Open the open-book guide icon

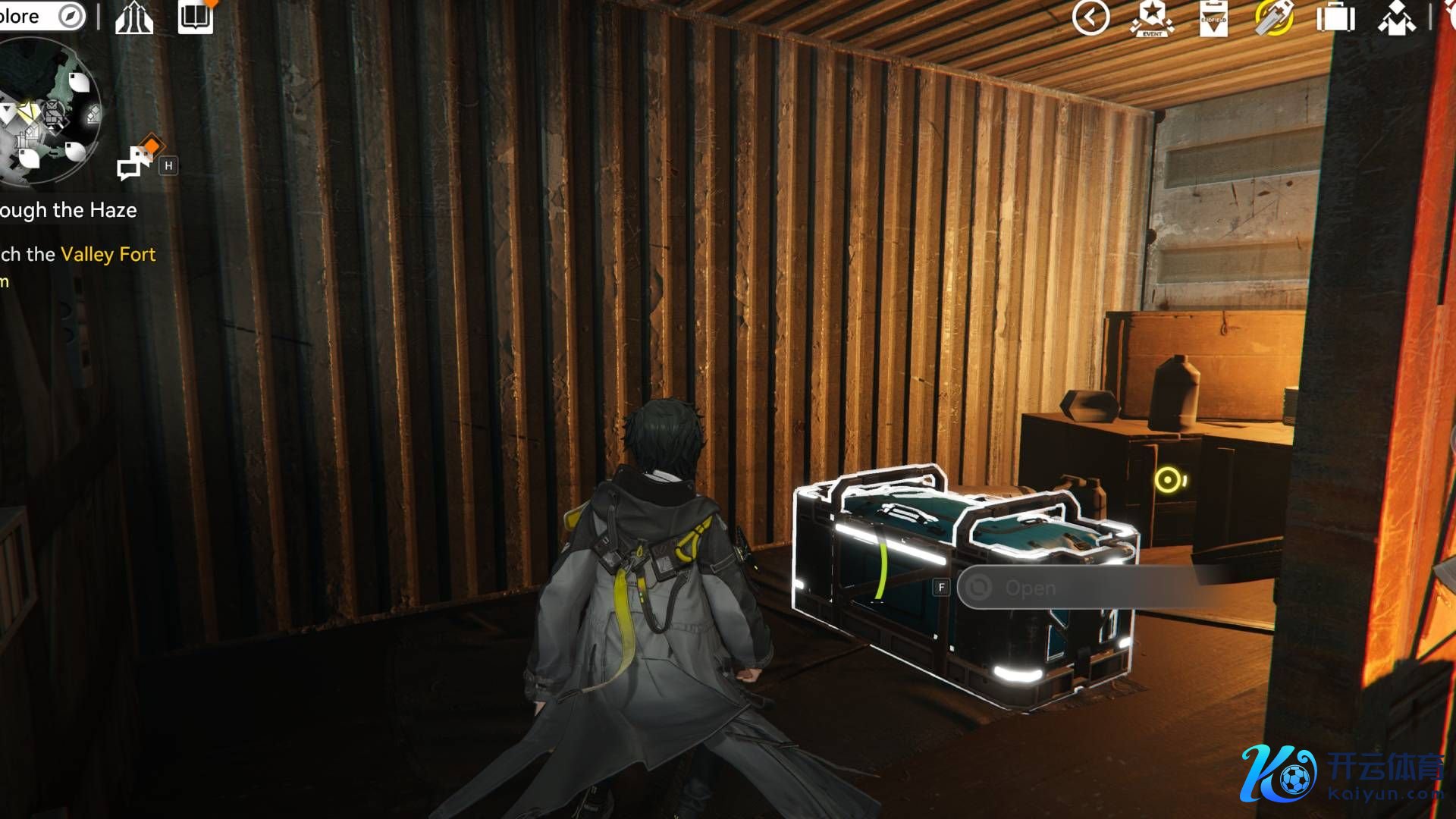(195, 17)
